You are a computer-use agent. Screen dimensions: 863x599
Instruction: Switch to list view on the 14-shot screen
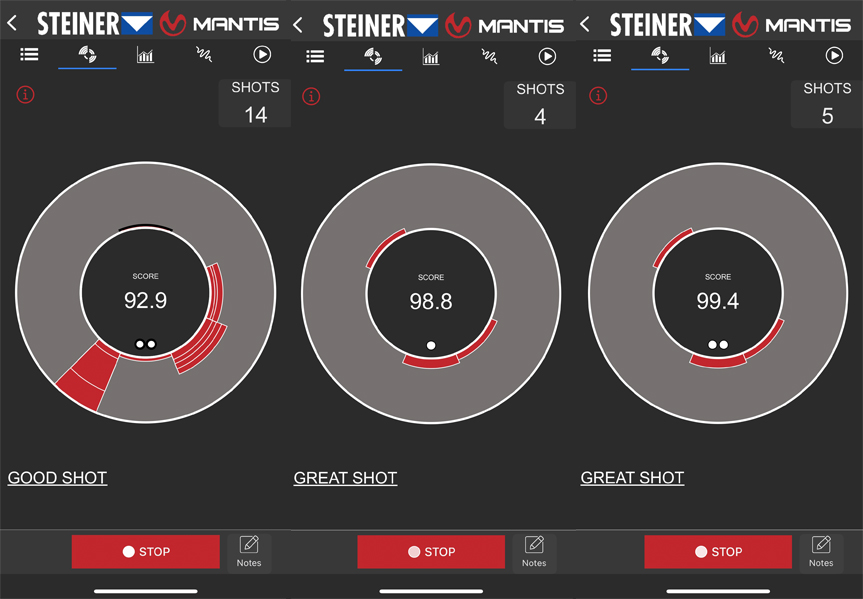pos(29,55)
